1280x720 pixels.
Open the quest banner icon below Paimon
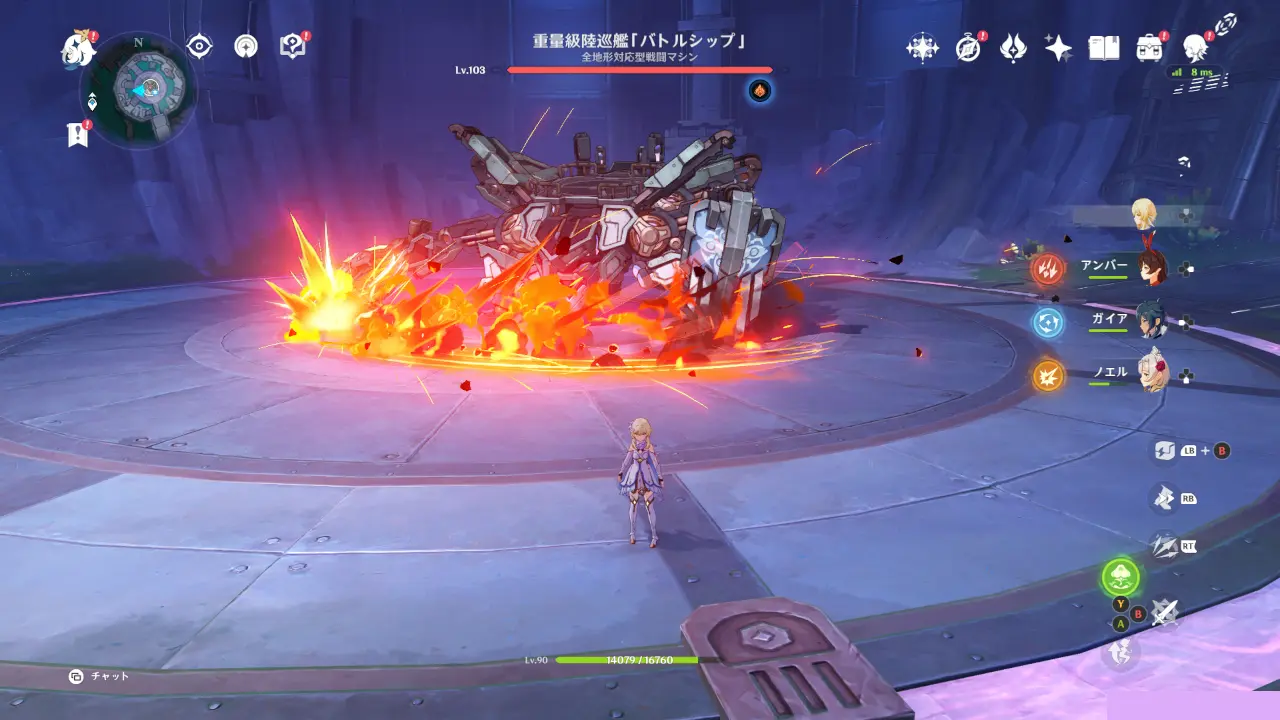pyautogui.click(x=78, y=134)
